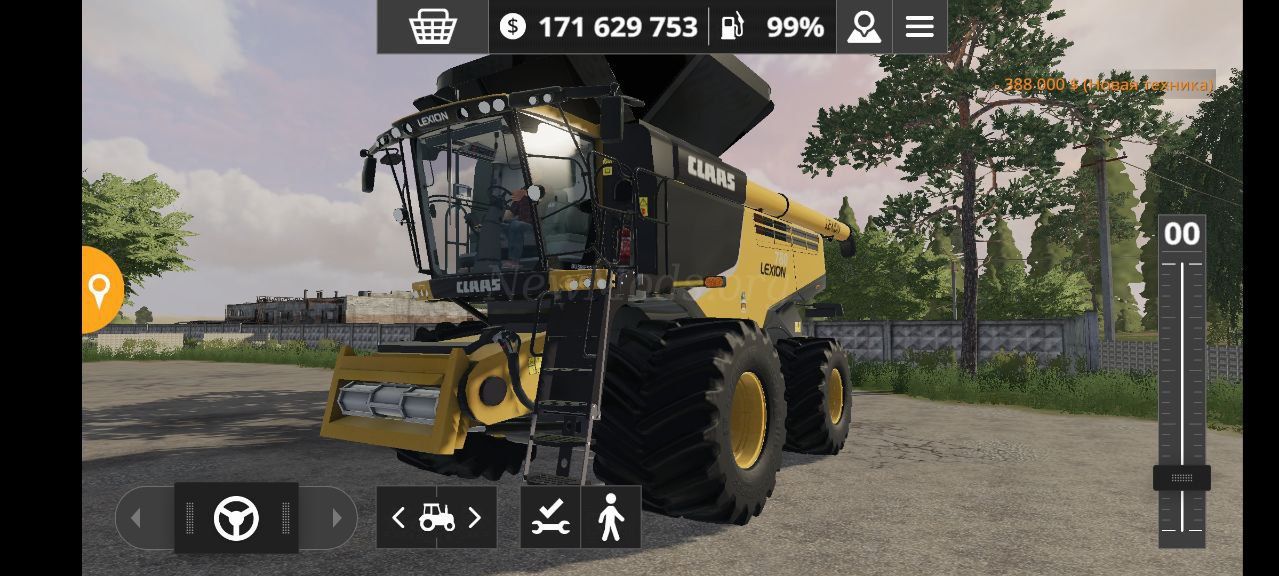Tap the orange location pin tab

tap(99, 290)
